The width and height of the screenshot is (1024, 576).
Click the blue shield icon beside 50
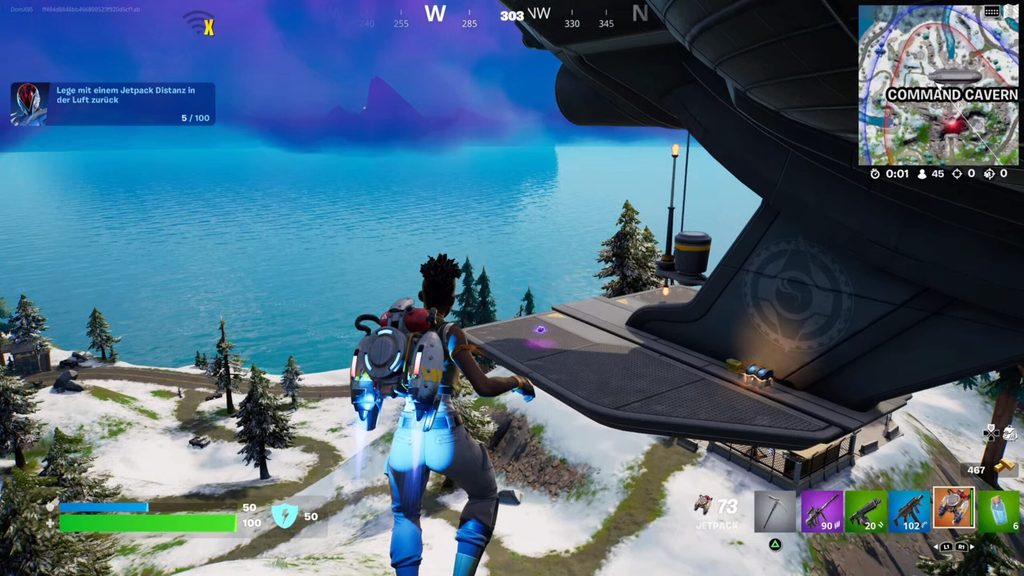(x=285, y=516)
